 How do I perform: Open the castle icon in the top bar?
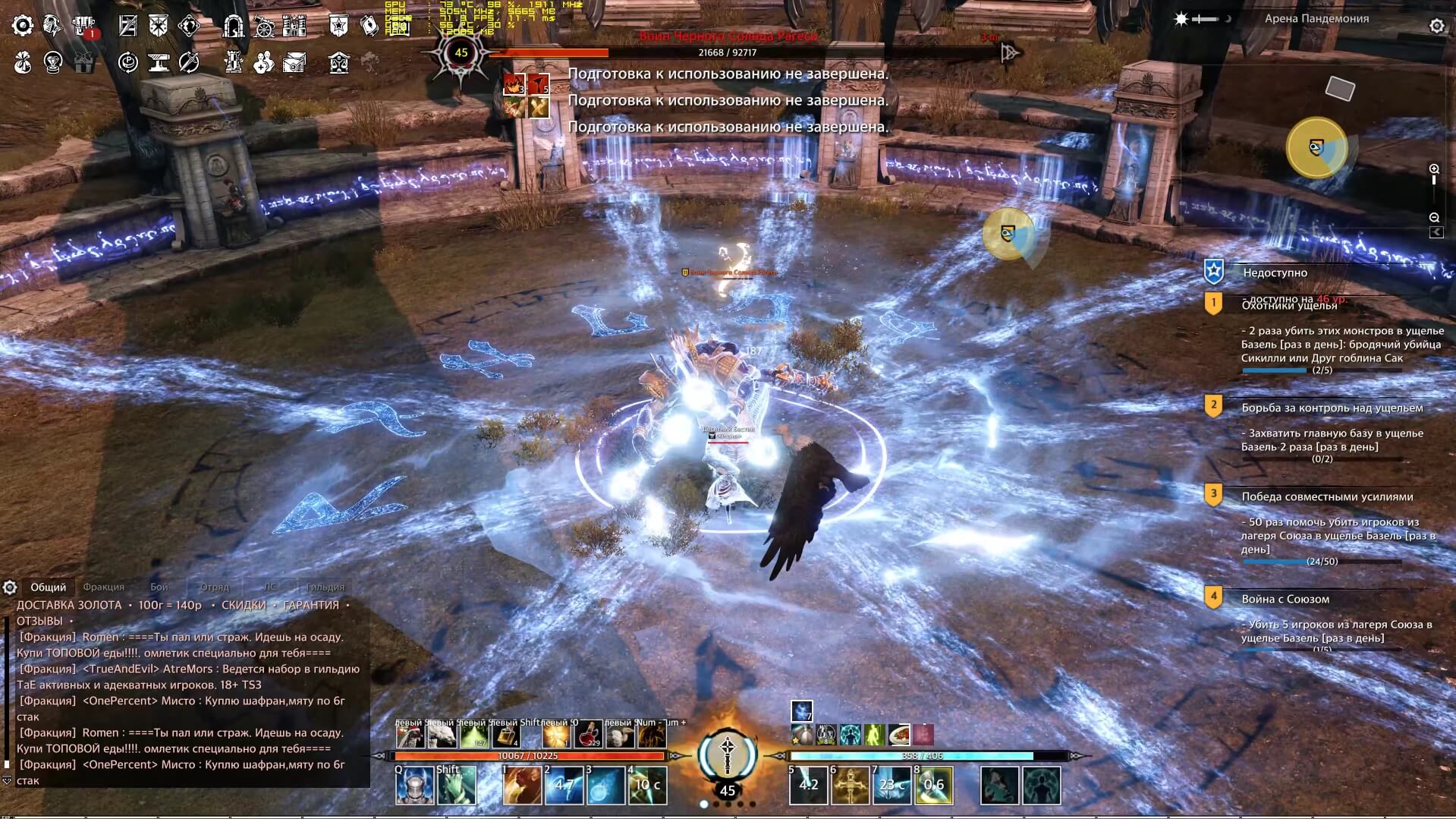pyautogui.click(x=293, y=25)
